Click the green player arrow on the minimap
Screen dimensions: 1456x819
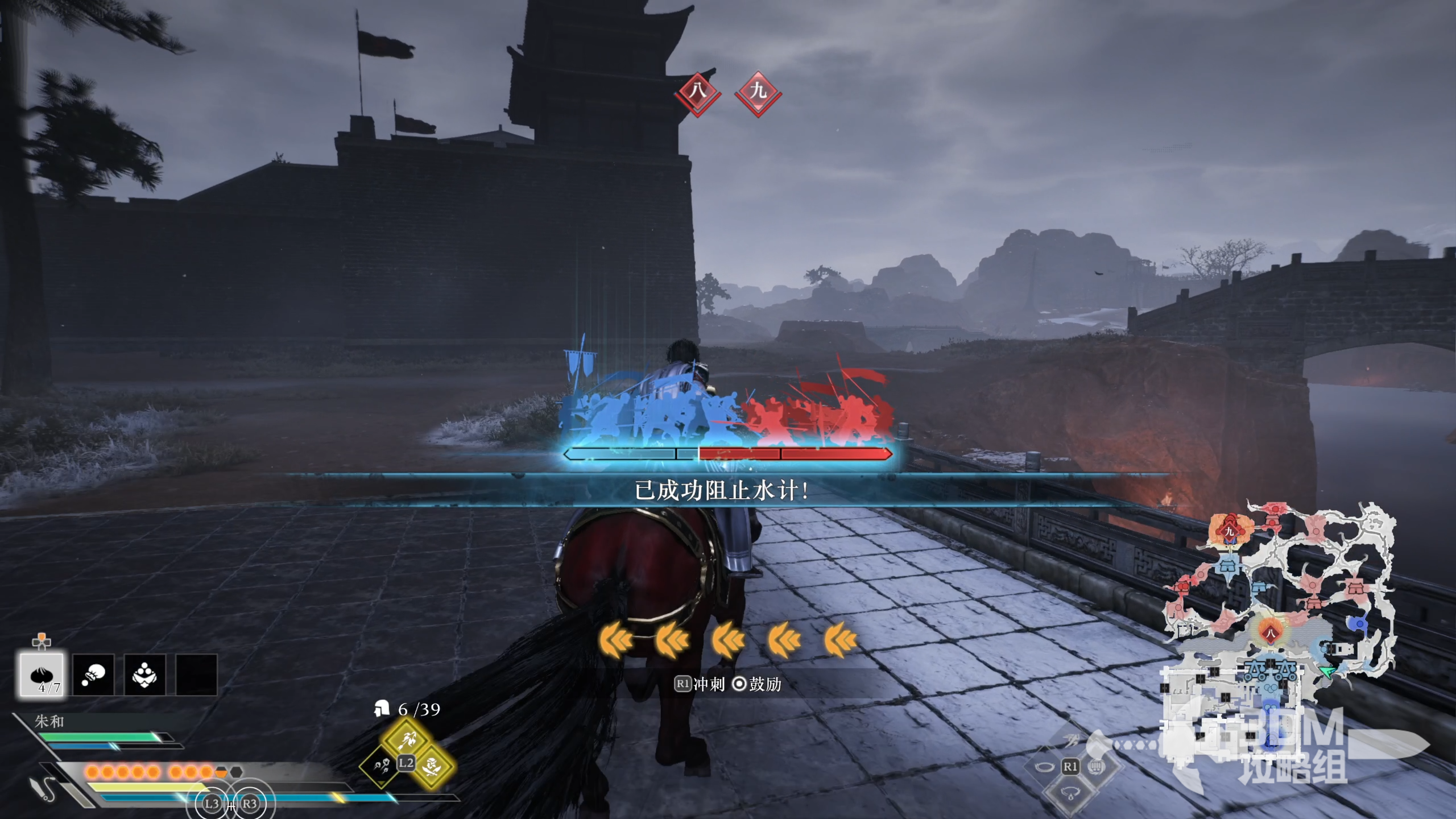pos(1327,673)
